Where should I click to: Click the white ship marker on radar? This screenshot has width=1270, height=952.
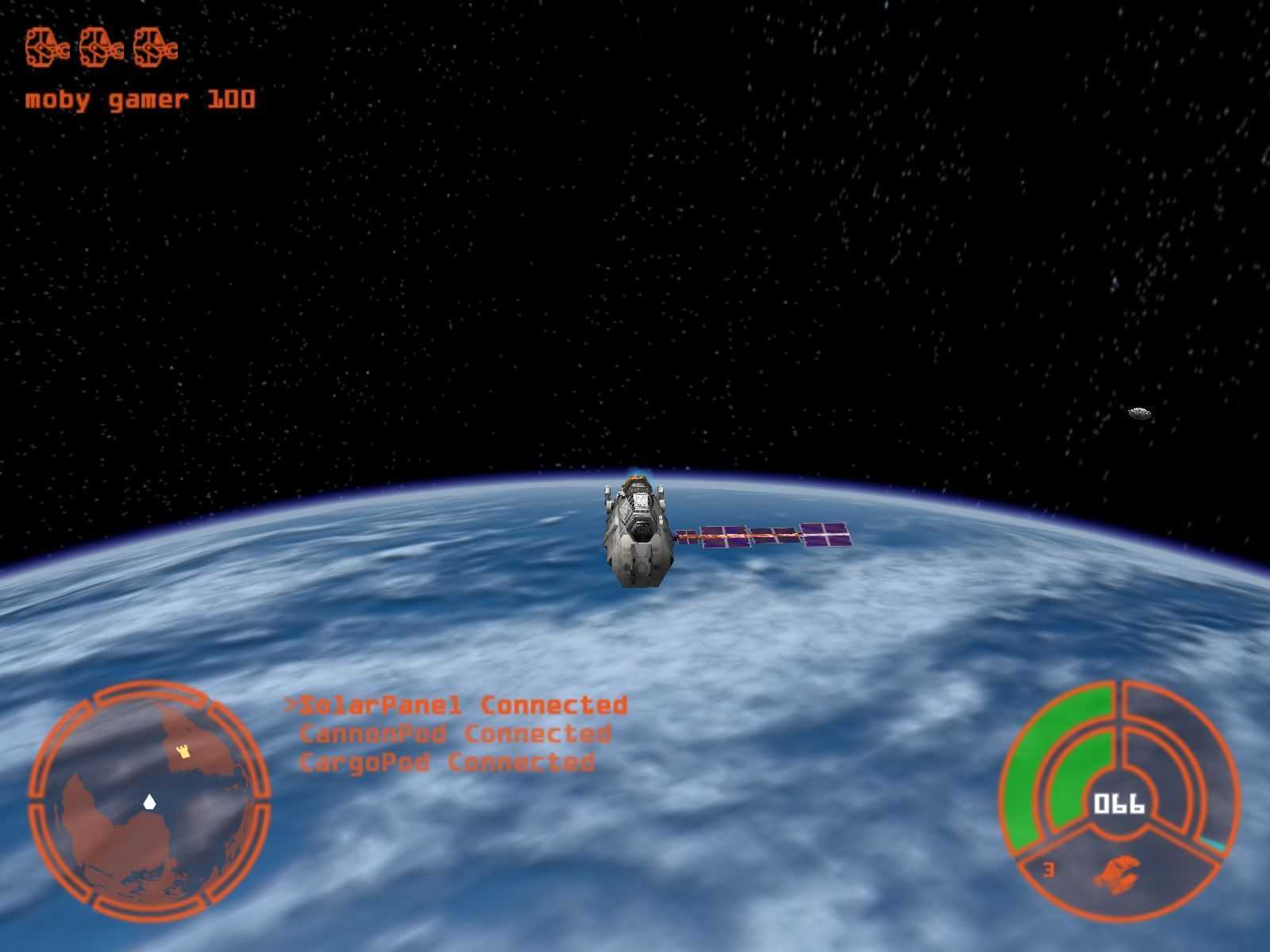148,802
